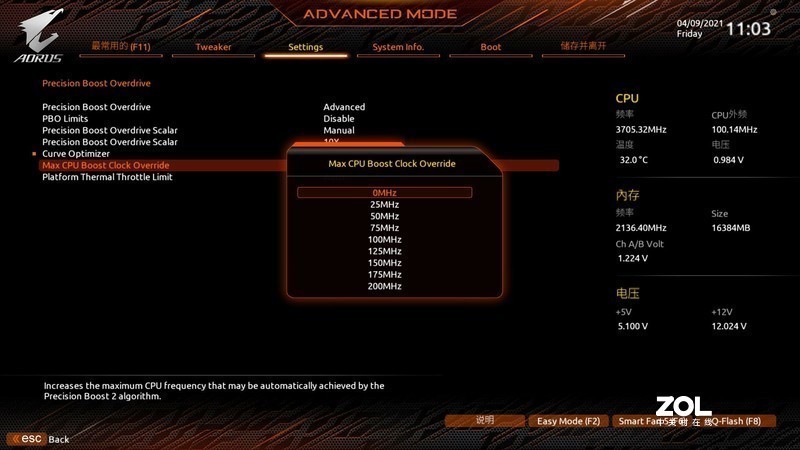This screenshot has height=450, width=800.
Task: Select the 0MHz boost override option
Action: 385,193
